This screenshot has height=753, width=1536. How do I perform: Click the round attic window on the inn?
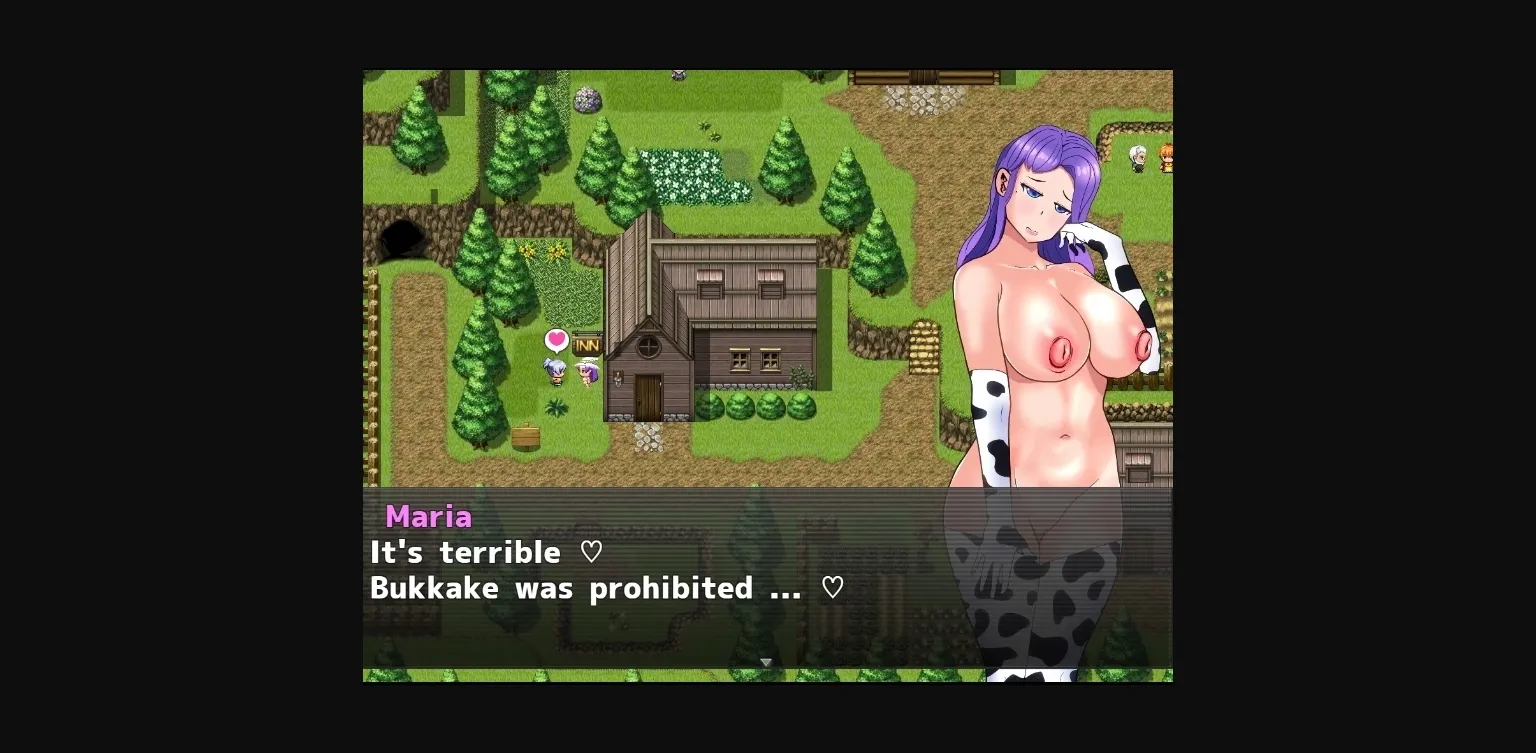tap(649, 345)
